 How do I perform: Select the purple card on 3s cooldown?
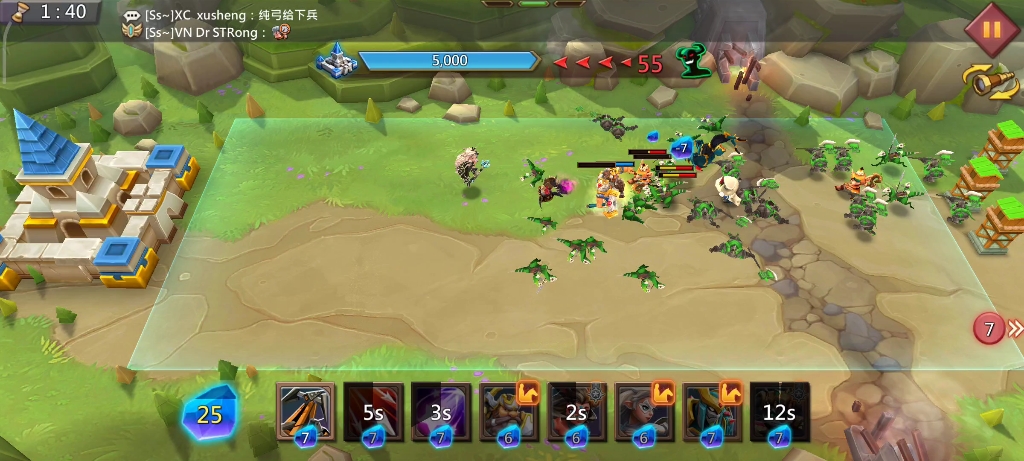(441, 411)
